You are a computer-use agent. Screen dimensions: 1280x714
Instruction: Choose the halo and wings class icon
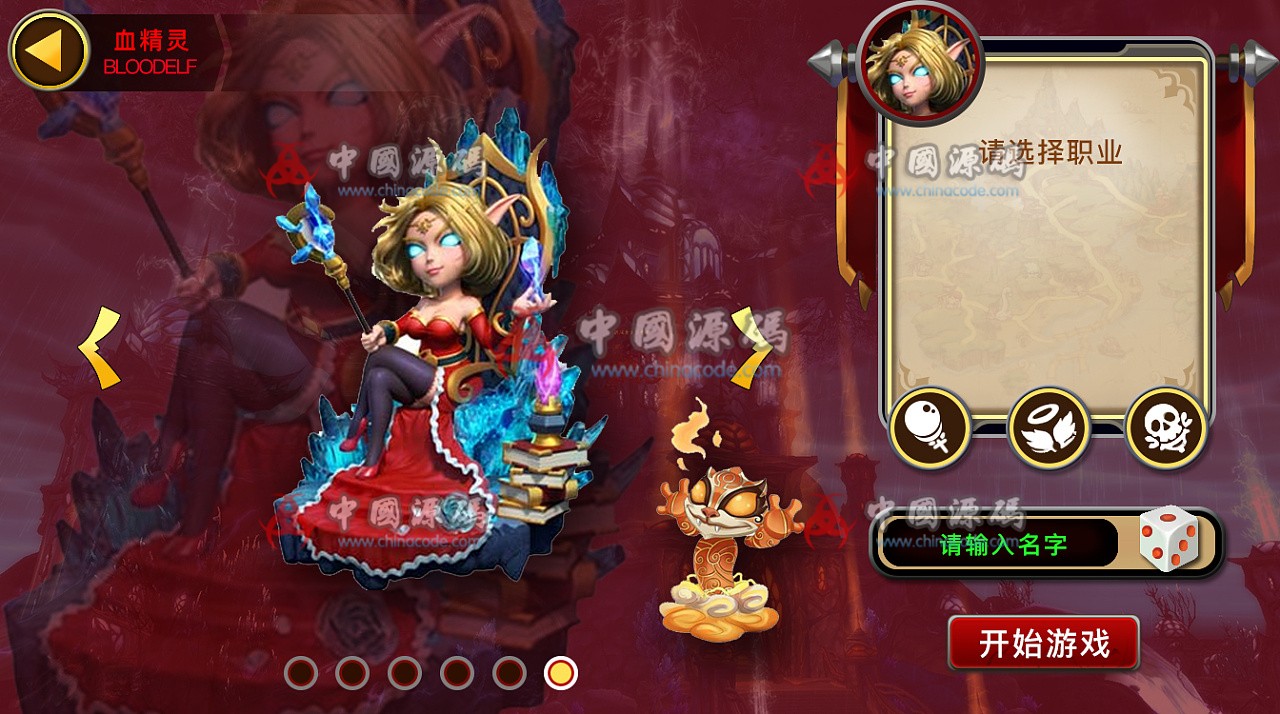[1048, 428]
